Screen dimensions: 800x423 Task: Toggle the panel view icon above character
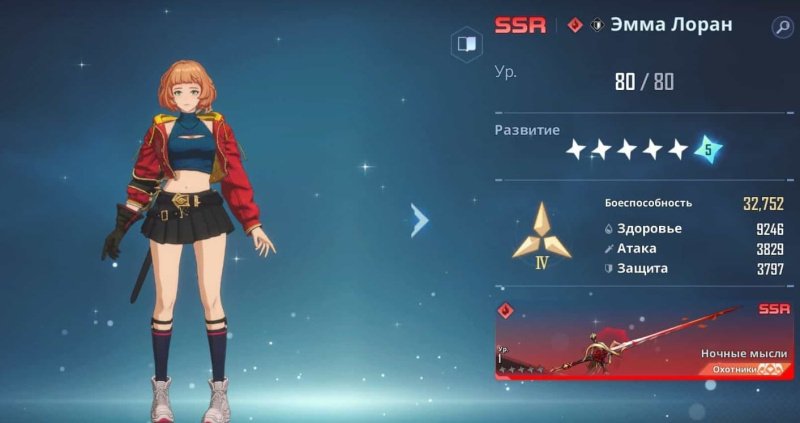(x=465, y=44)
